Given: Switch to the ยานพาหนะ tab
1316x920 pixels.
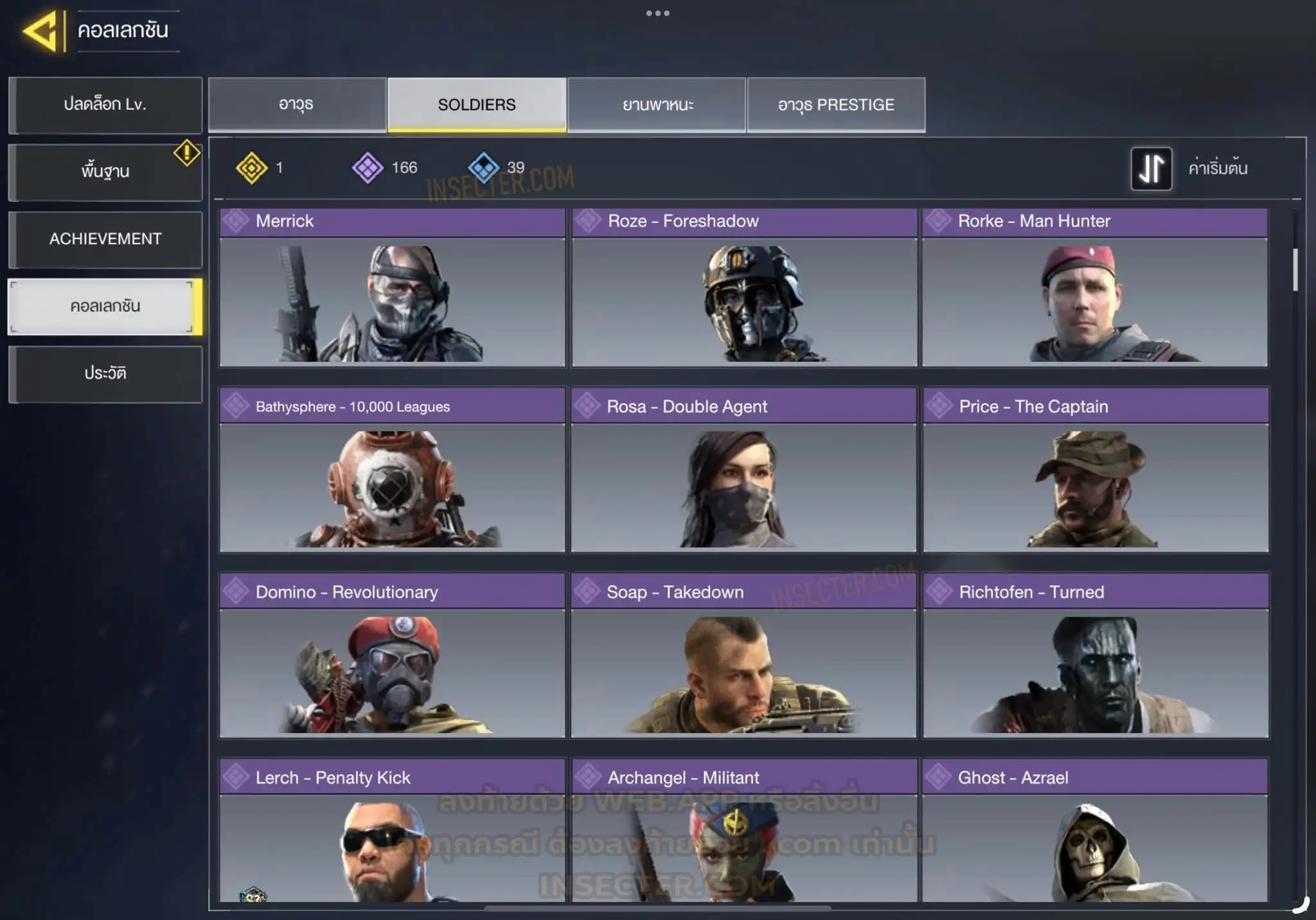Looking at the screenshot, I should coord(657,105).
